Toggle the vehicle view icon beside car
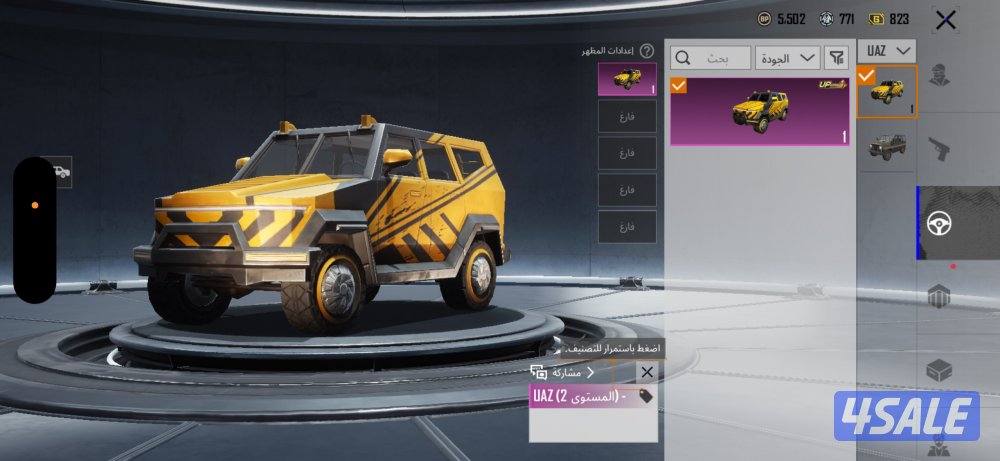Viewport: 1000px width, 461px height. [x=61, y=171]
